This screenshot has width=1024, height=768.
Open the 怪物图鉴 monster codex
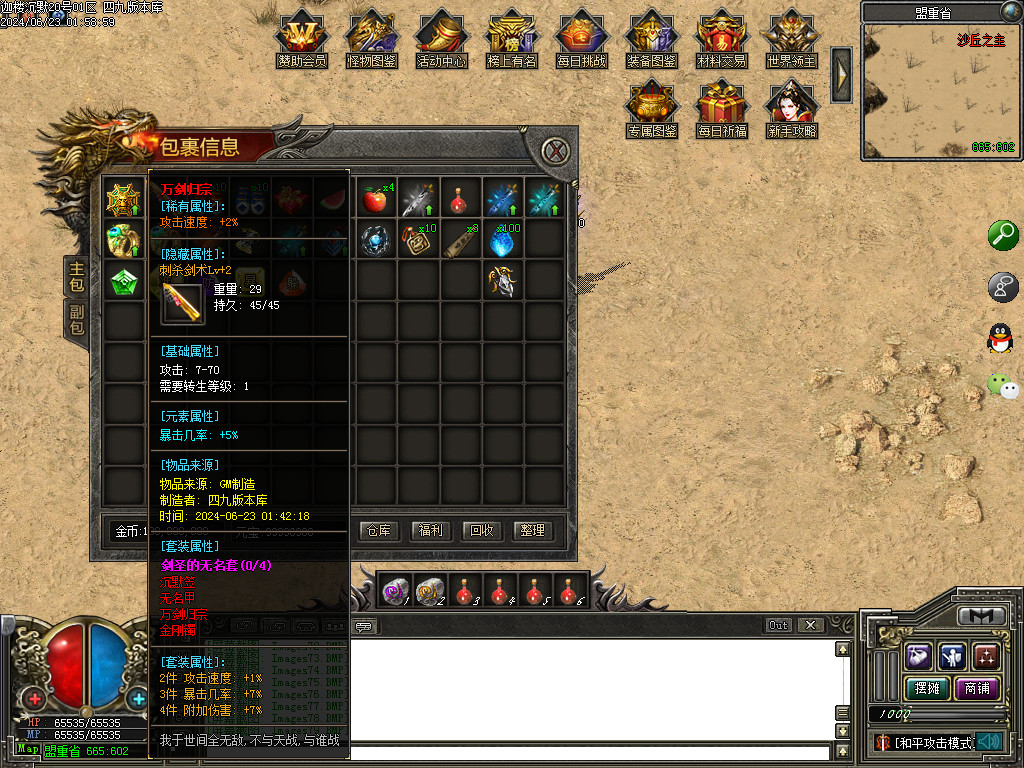[372, 40]
